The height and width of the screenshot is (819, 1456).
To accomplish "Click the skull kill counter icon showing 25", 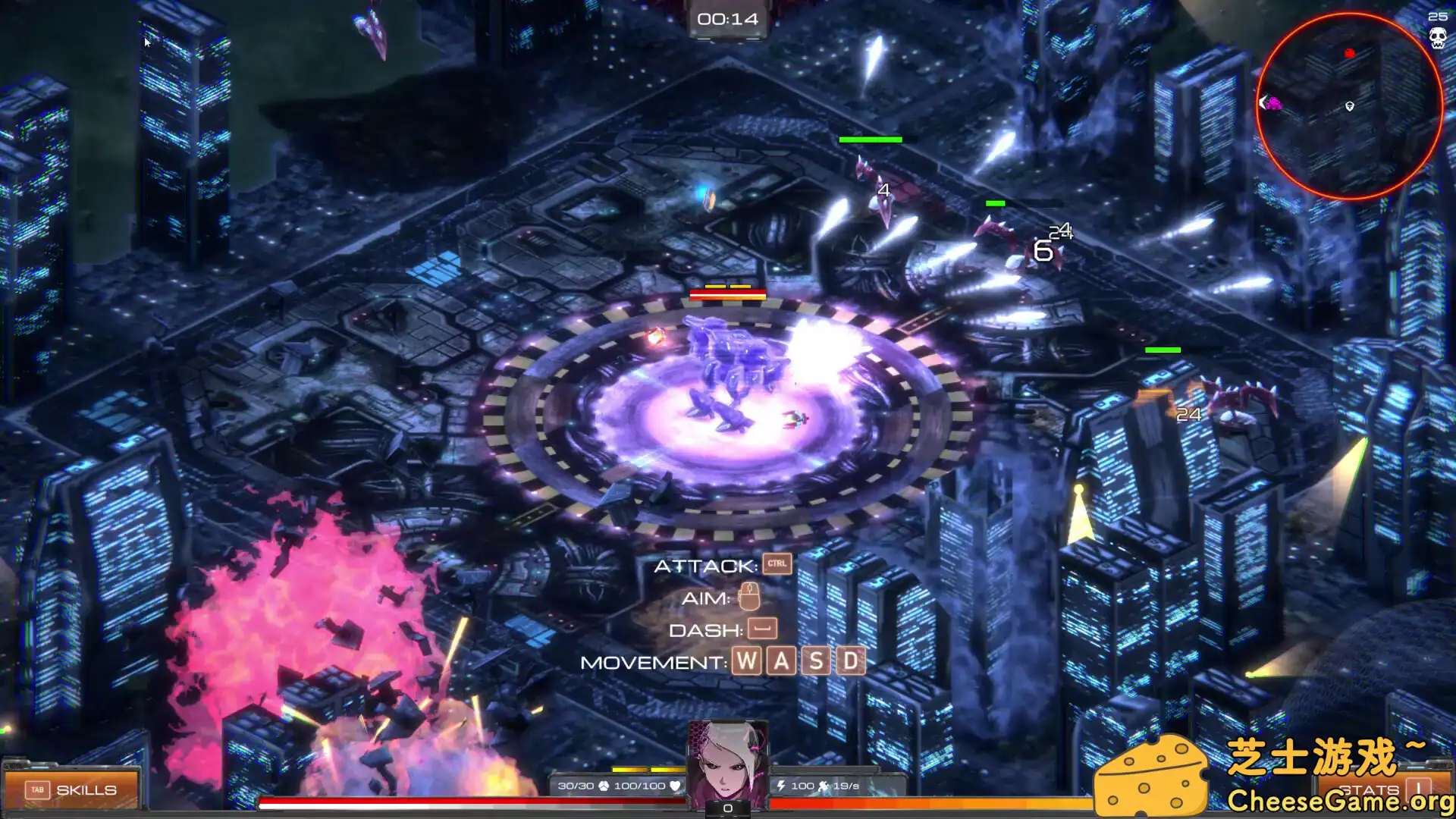I will click(1438, 36).
